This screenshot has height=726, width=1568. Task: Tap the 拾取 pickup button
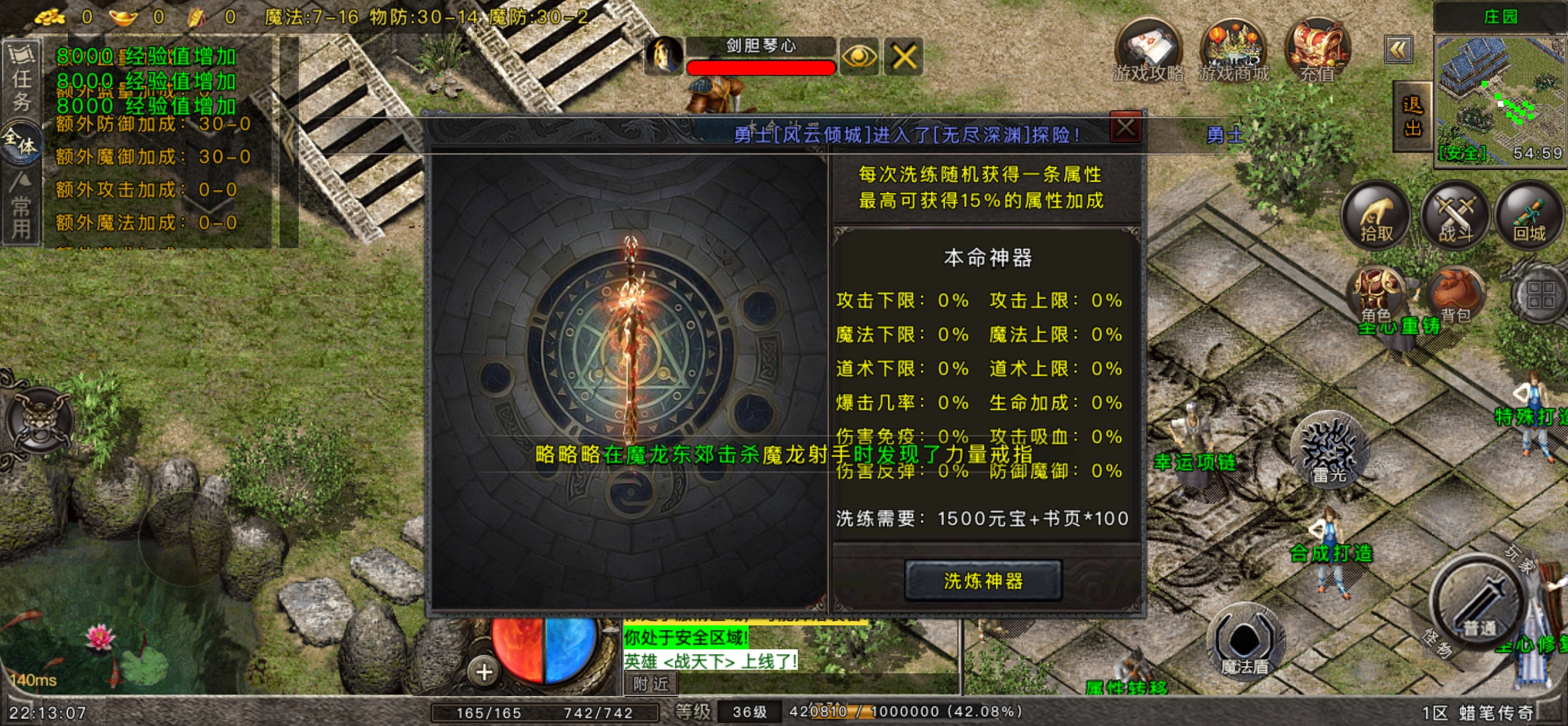point(1376,216)
